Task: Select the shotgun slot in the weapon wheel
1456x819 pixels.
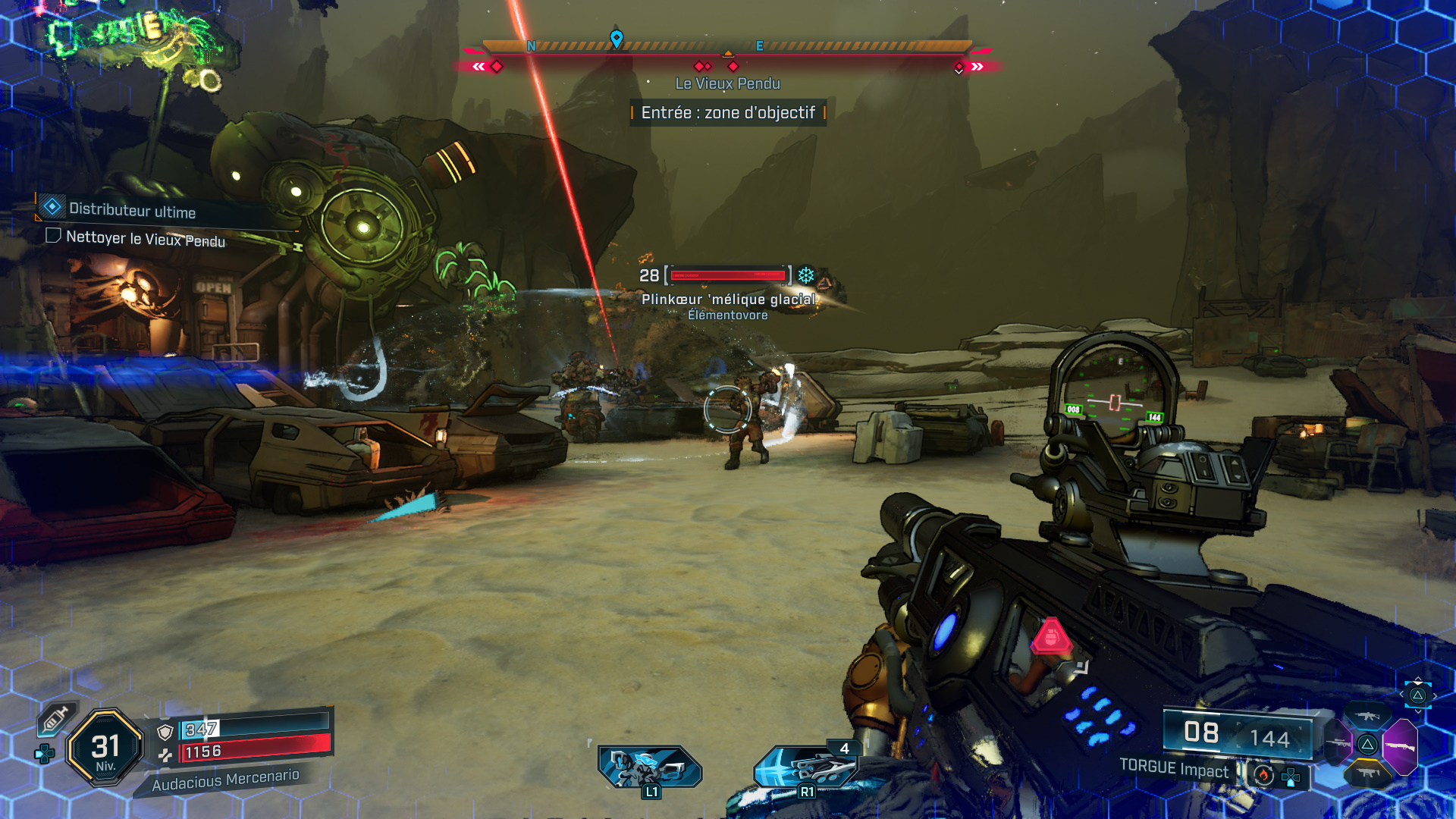Action: pos(1401,744)
